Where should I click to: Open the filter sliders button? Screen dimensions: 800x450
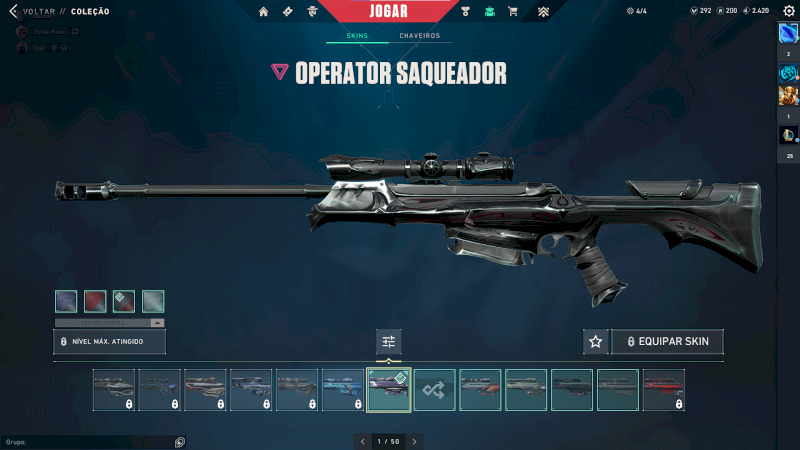(389, 342)
